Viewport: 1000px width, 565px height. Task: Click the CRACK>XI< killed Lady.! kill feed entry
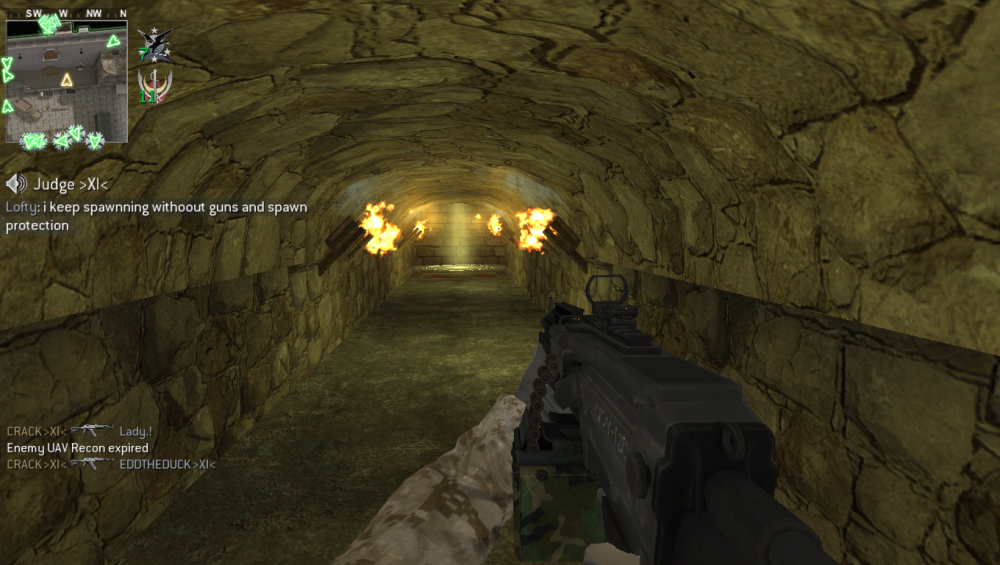[79, 431]
